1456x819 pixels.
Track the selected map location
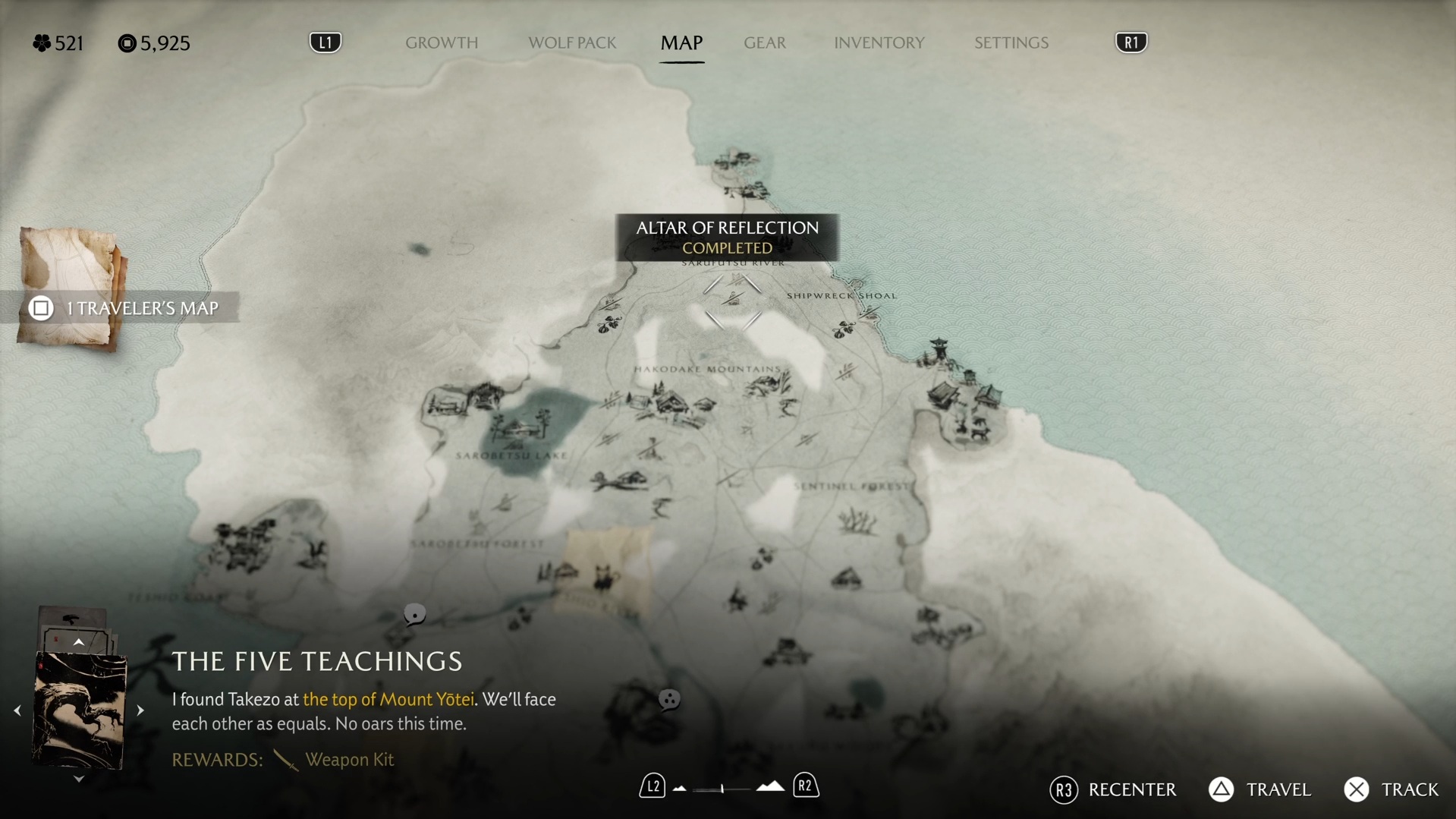pyautogui.click(x=1392, y=789)
